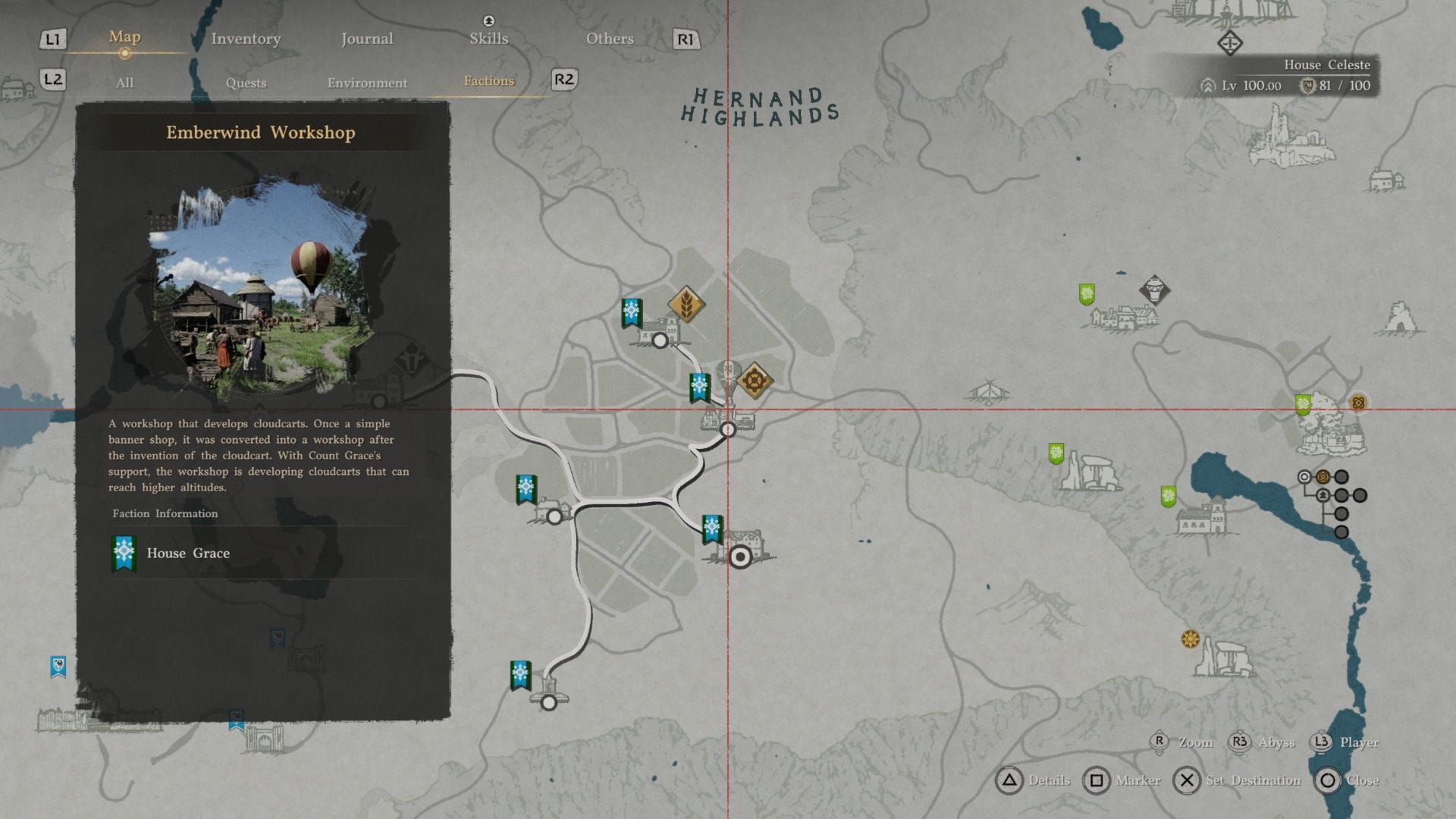Viewport: 1456px width, 819px height.
Task: Enable the Quests filter view
Action: pos(246,83)
